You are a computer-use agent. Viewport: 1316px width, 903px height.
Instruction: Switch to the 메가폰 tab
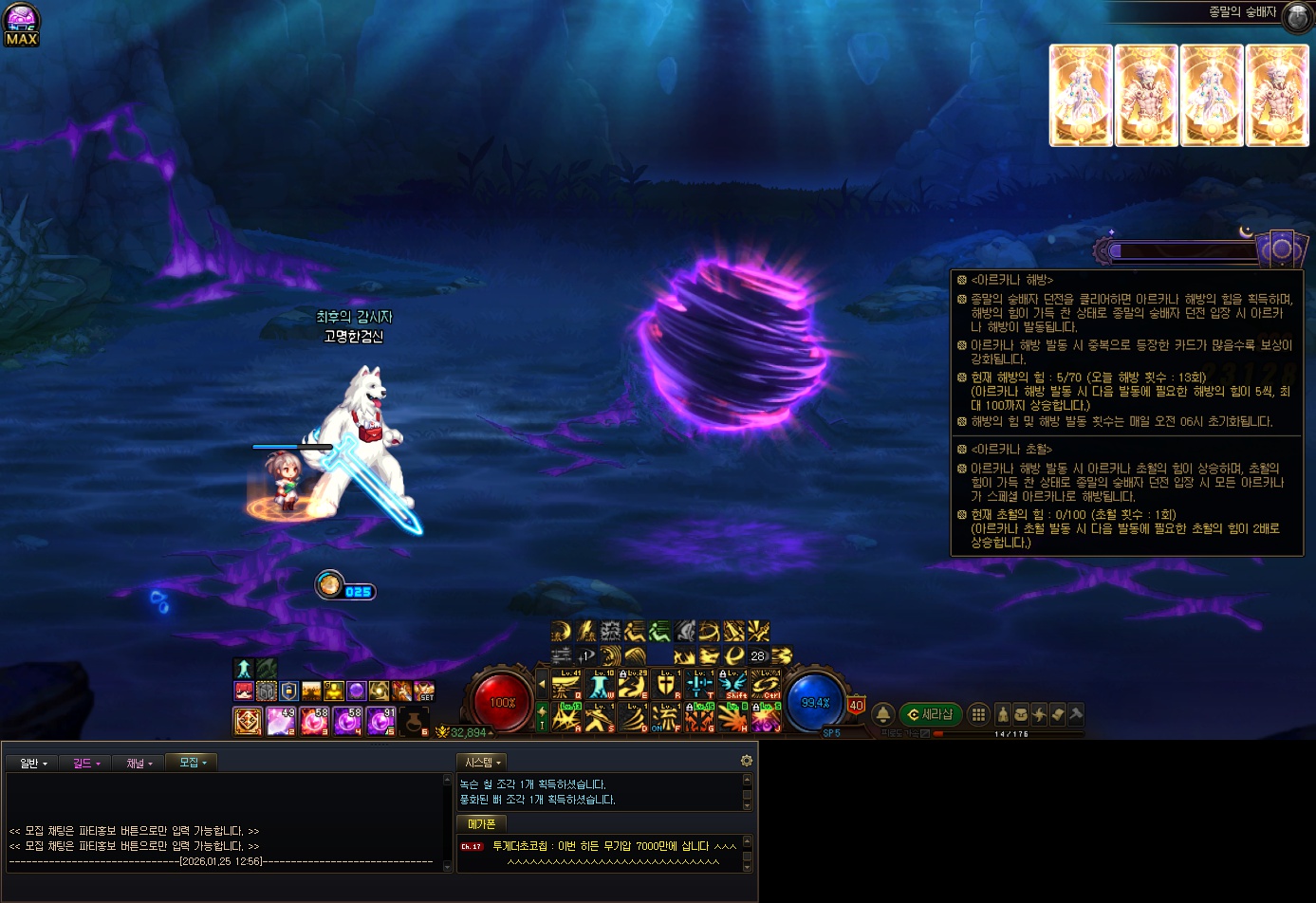481,824
